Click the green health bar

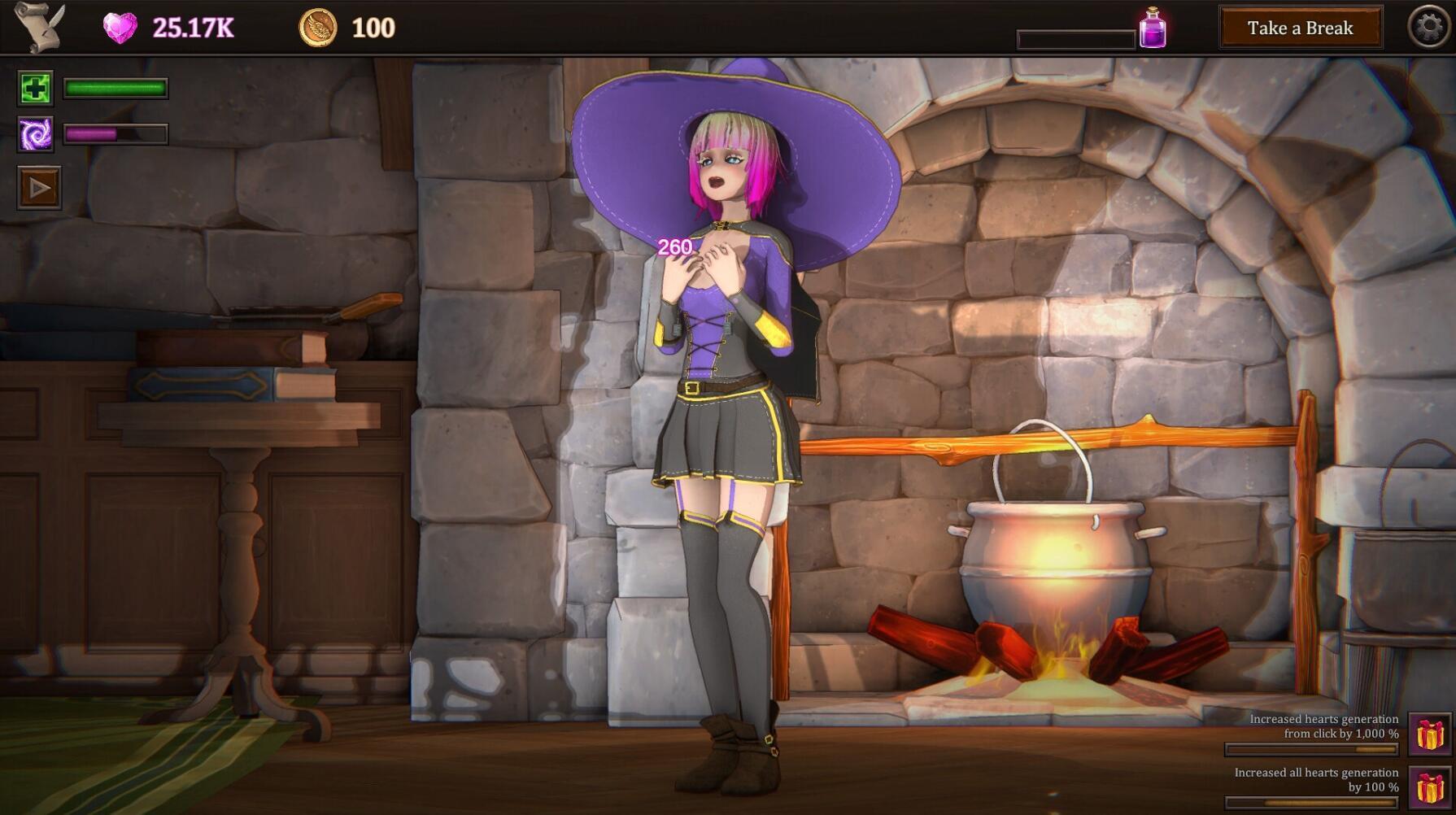coord(114,87)
